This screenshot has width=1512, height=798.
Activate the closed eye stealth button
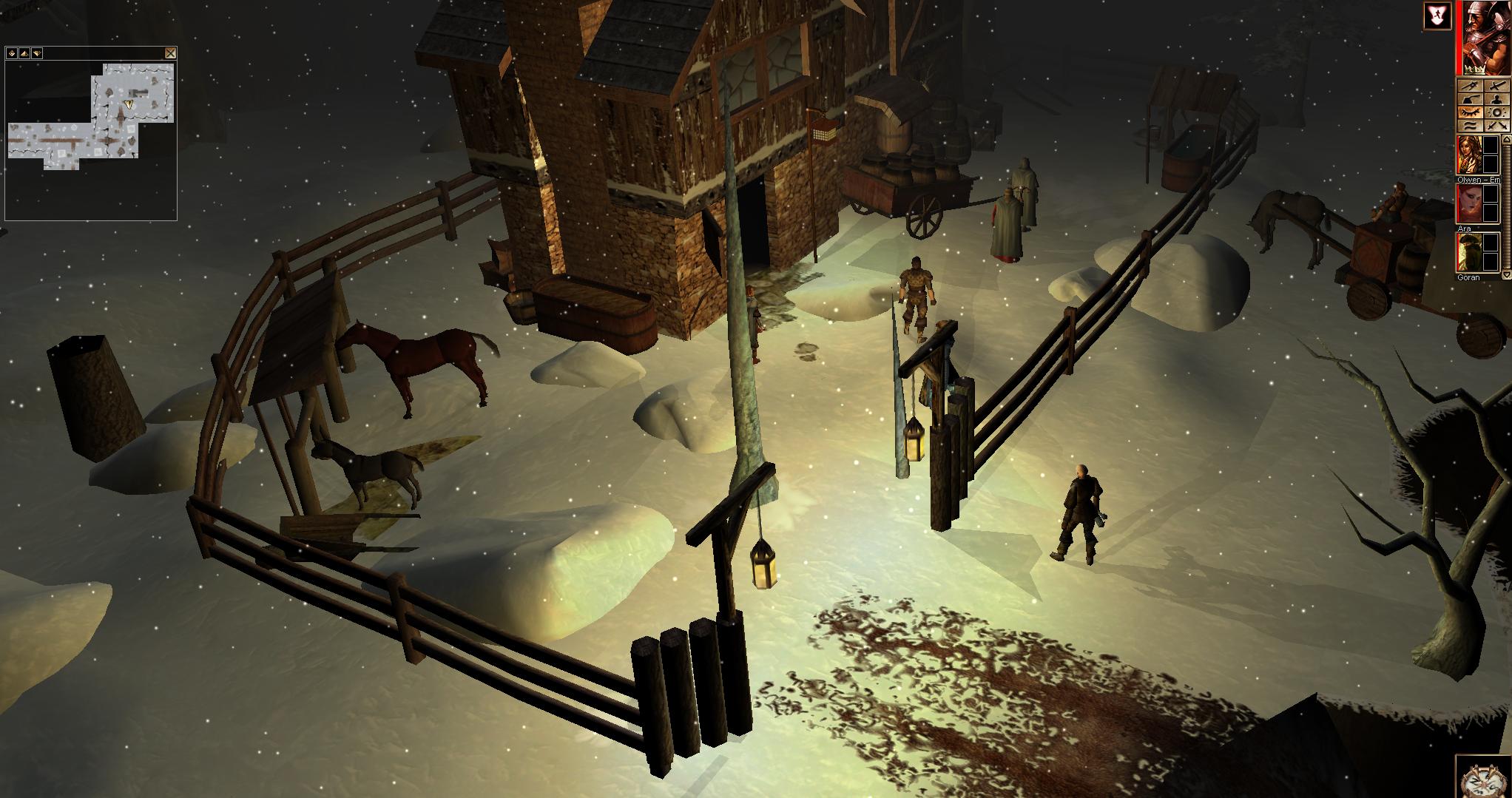tap(1470, 113)
